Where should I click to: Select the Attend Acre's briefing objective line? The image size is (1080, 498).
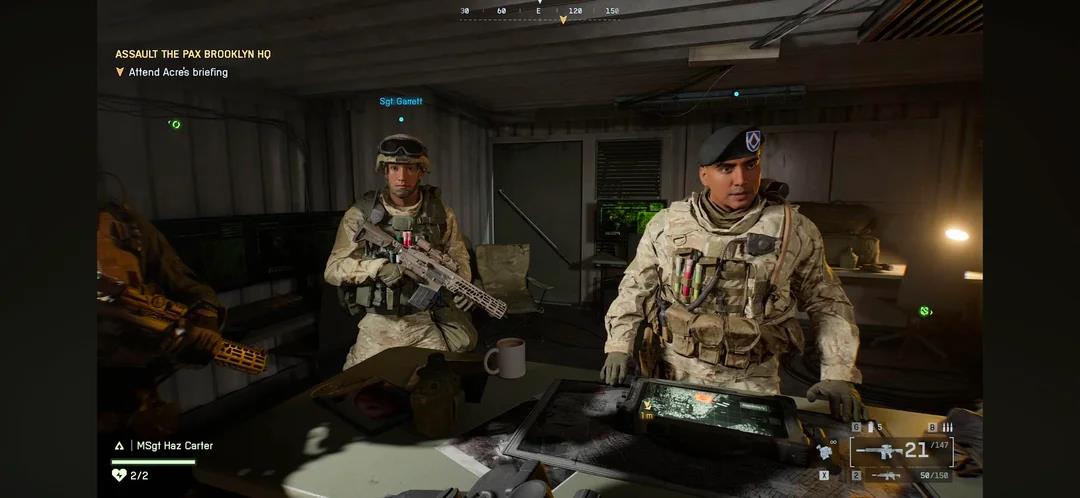(x=178, y=72)
